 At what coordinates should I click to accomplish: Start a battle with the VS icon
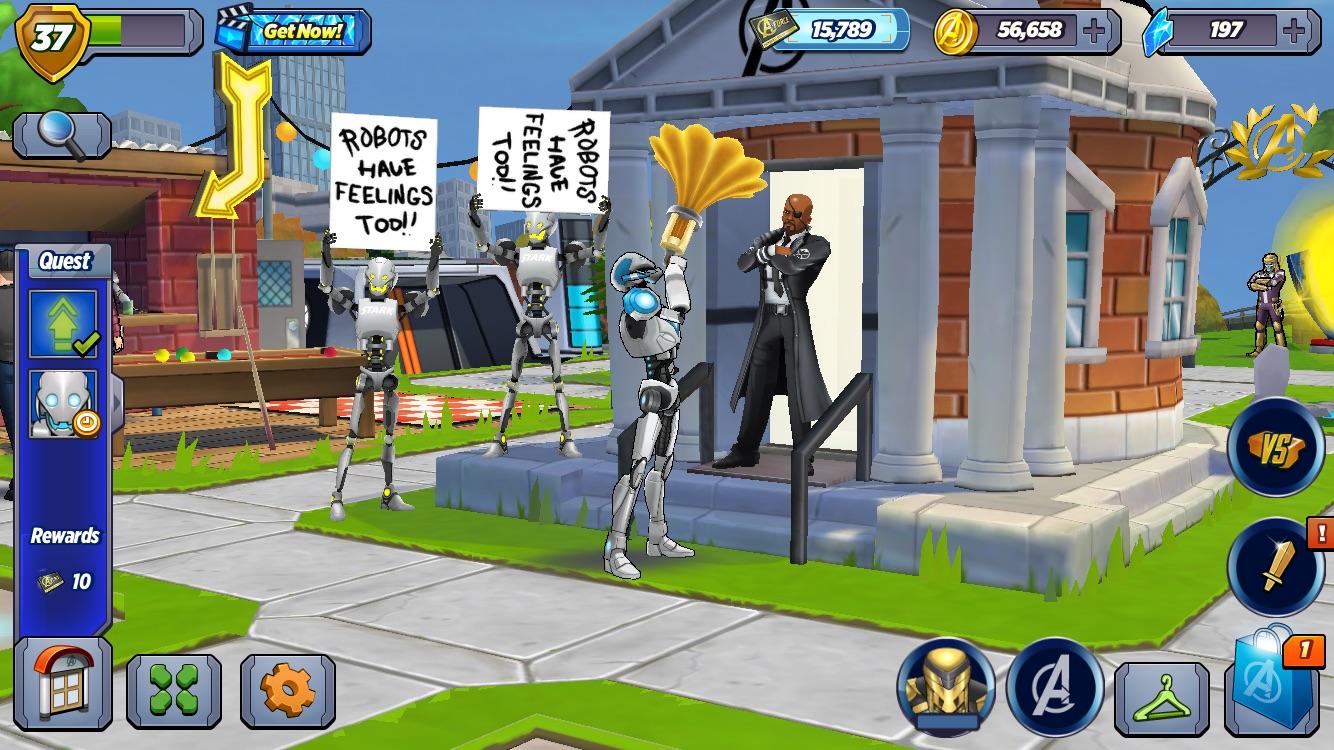point(1275,449)
